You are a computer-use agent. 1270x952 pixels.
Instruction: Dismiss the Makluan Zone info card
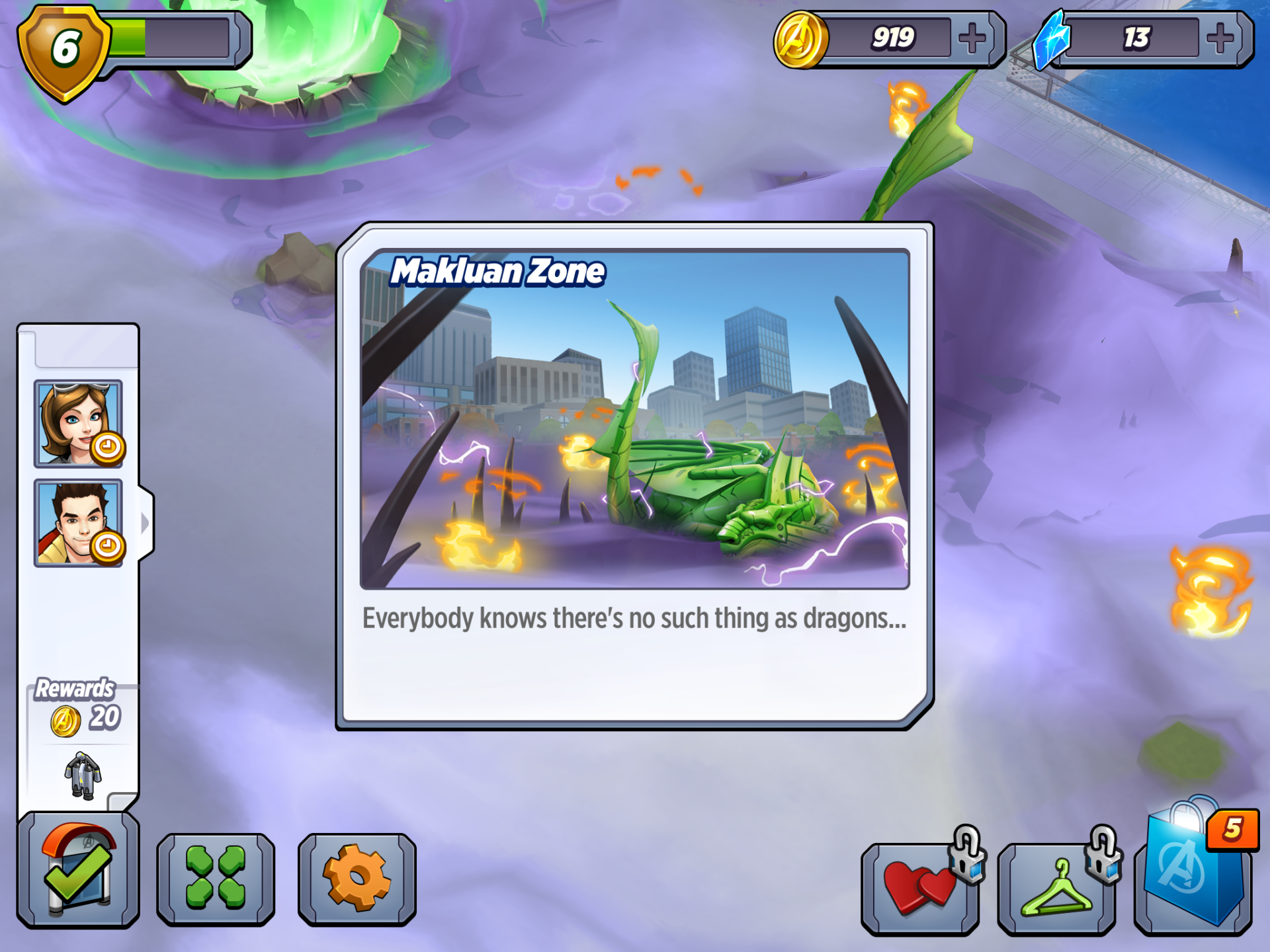tap(635, 476)
